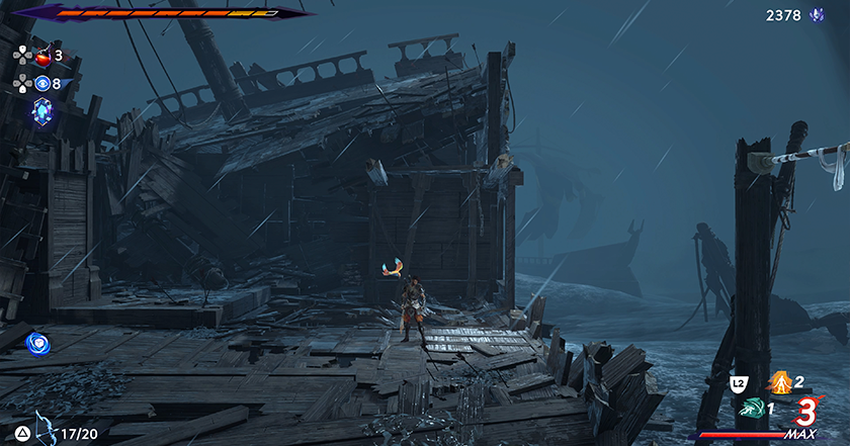Click the time crystals currency icon
Screen dimensions: 850x446
(817, 15)
